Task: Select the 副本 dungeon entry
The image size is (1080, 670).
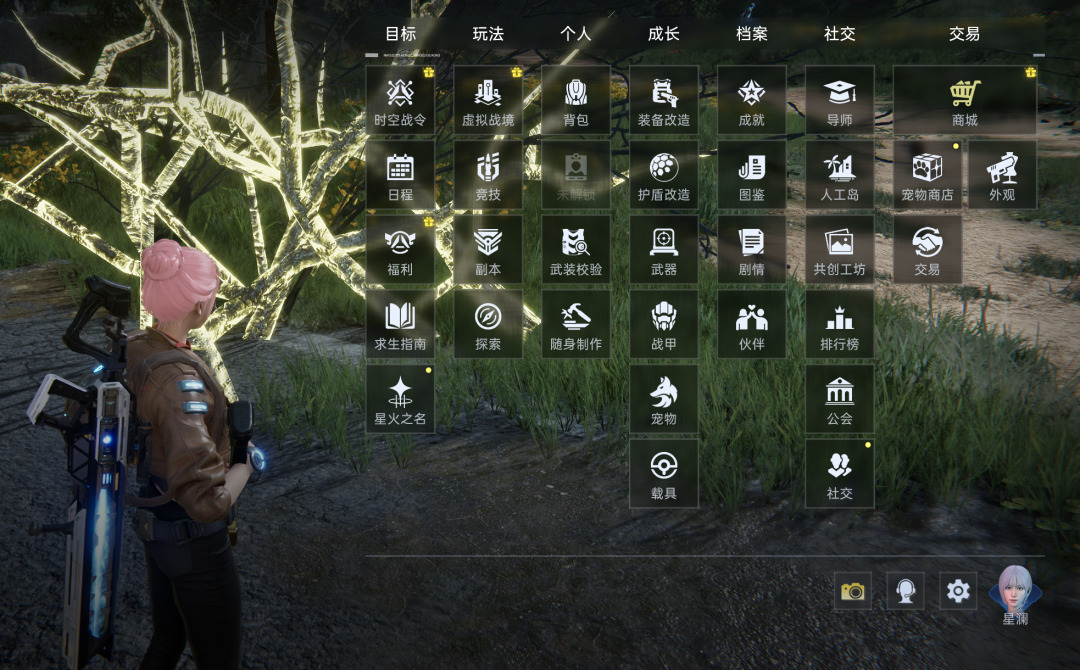Action: click(x=488, y=249)
